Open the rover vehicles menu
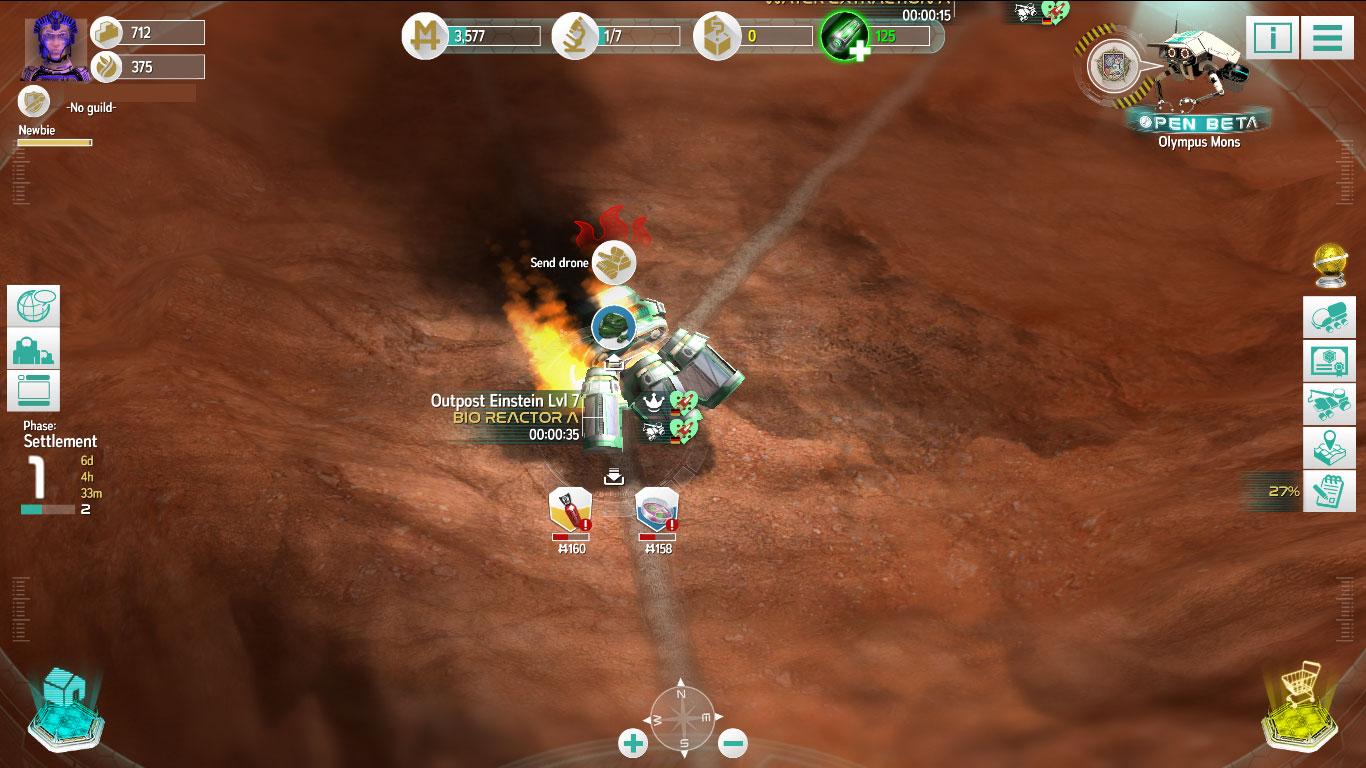Viewport: 1366px width, 768px height. click(1329, 318)
